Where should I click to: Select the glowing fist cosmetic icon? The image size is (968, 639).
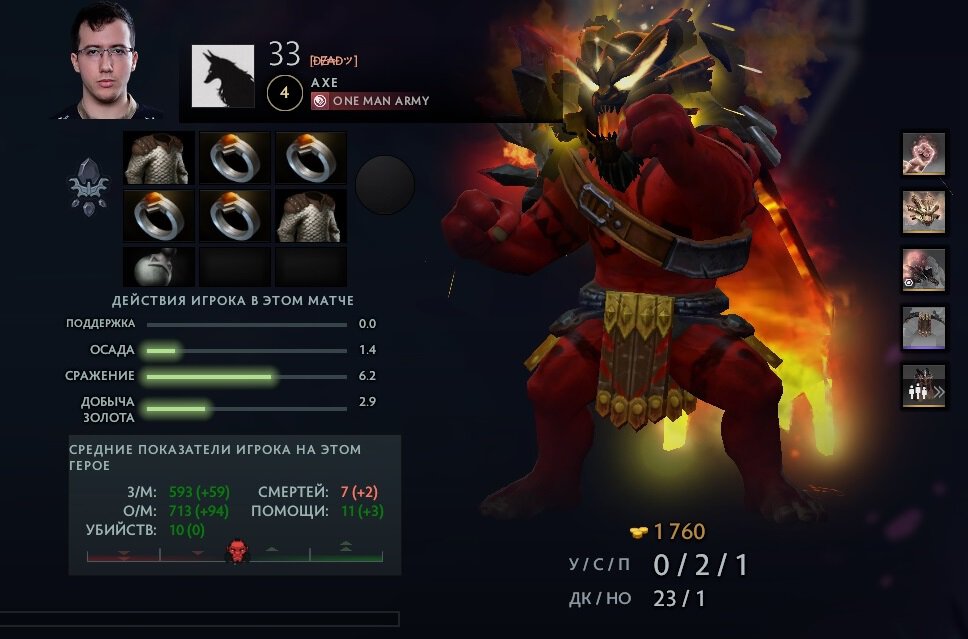point(924,154)
